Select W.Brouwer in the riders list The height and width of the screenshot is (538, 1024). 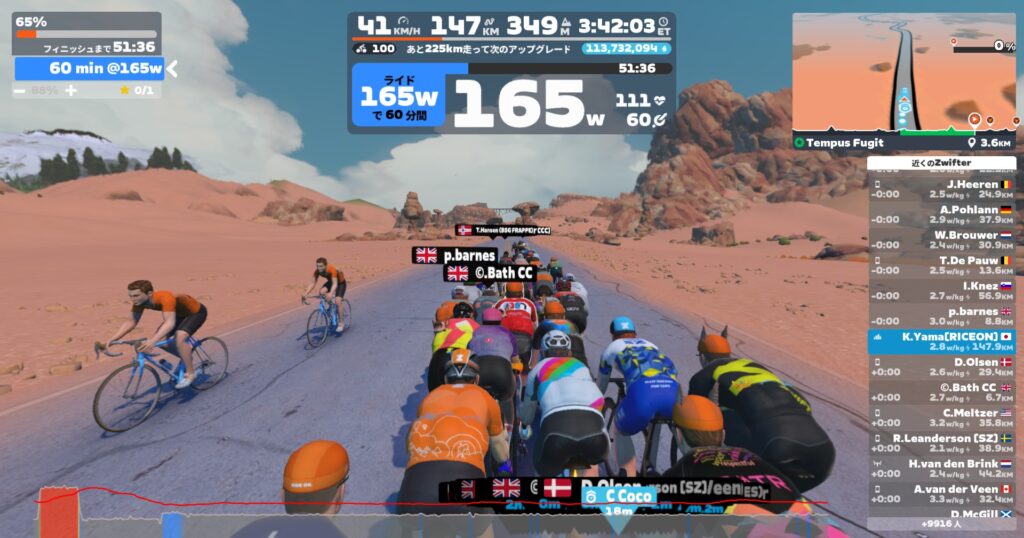941,239
